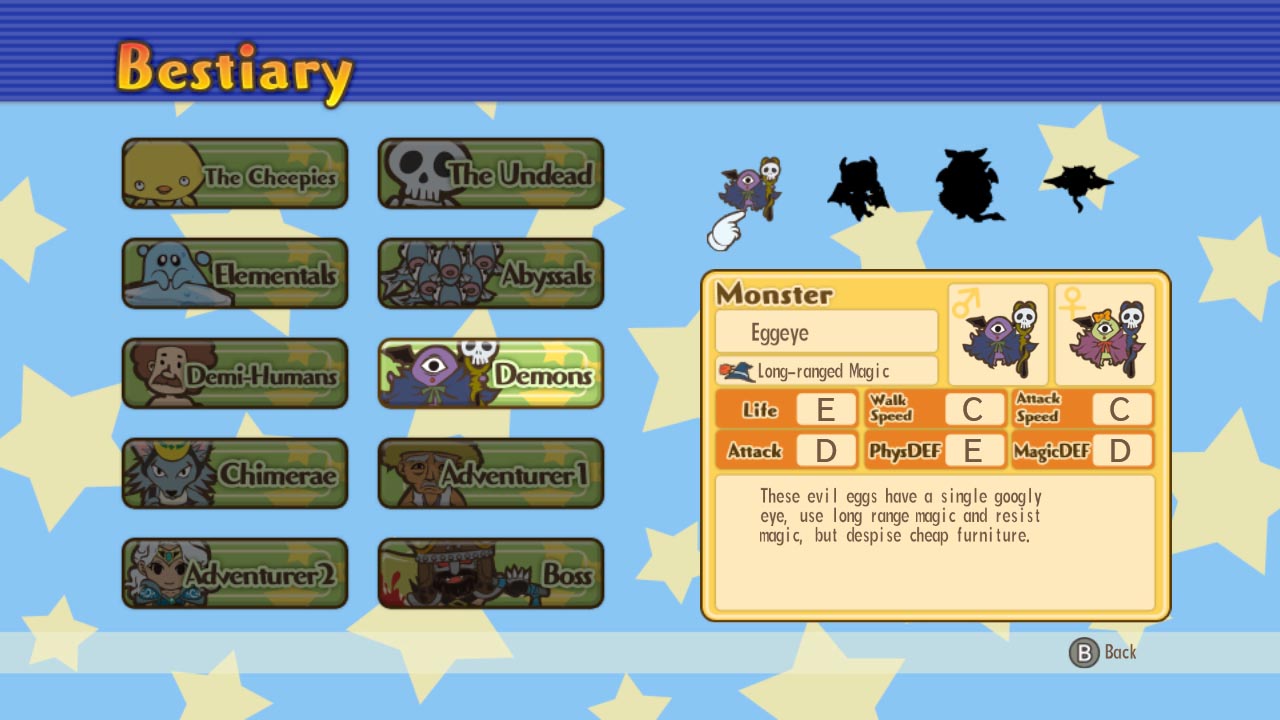
Task: Select the Demons bestiary category
Action: 490,373
